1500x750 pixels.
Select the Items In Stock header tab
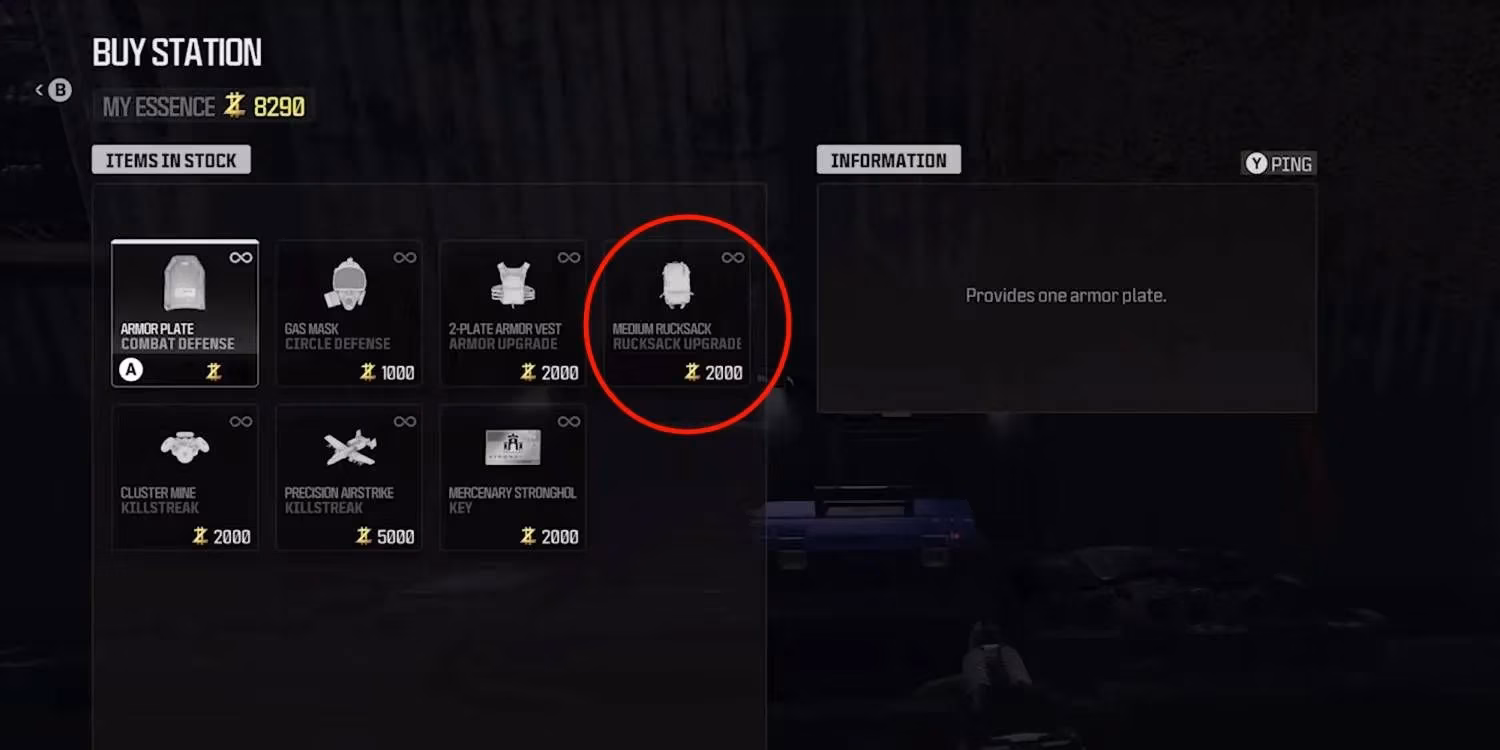(170, 159)
